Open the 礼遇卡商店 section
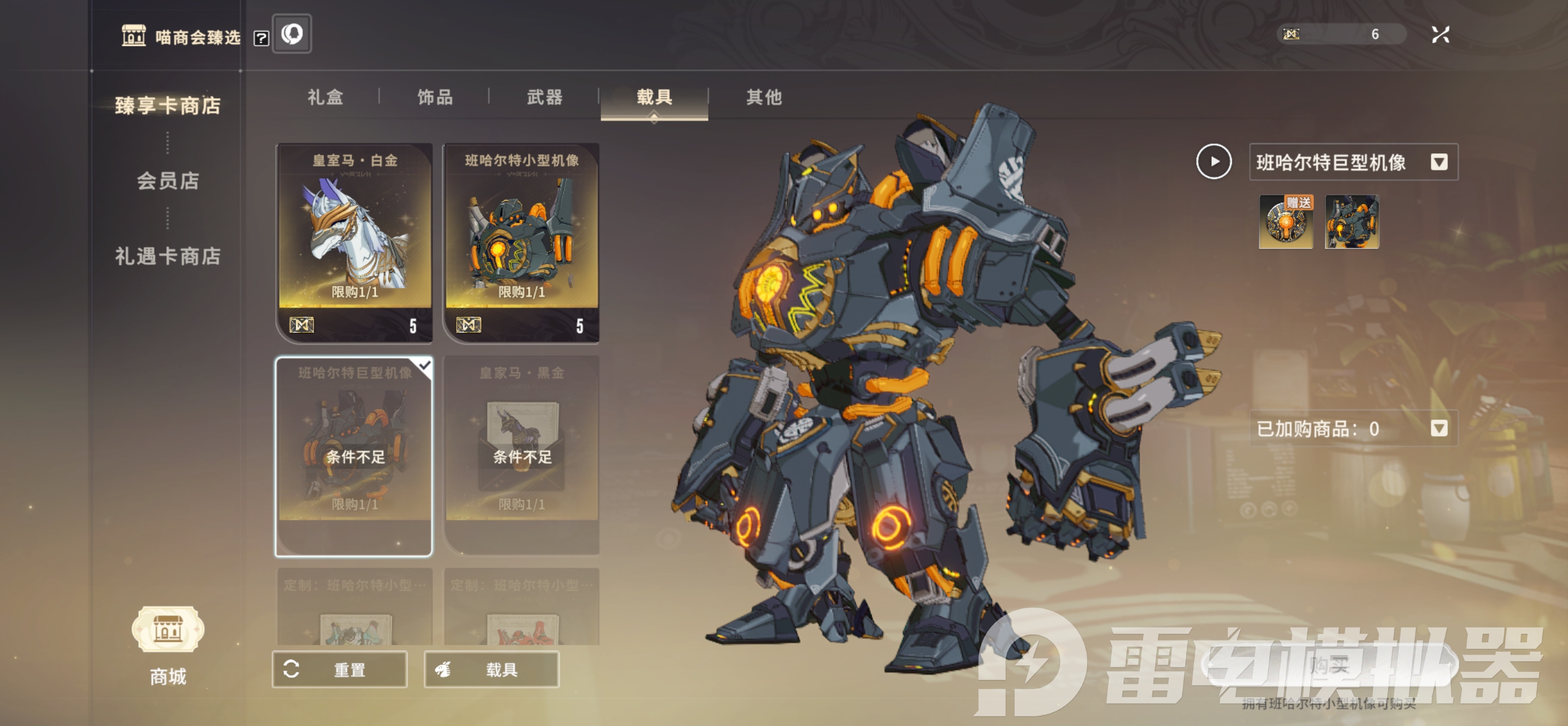The image size is (1568, 726). (x=167, y=256)
